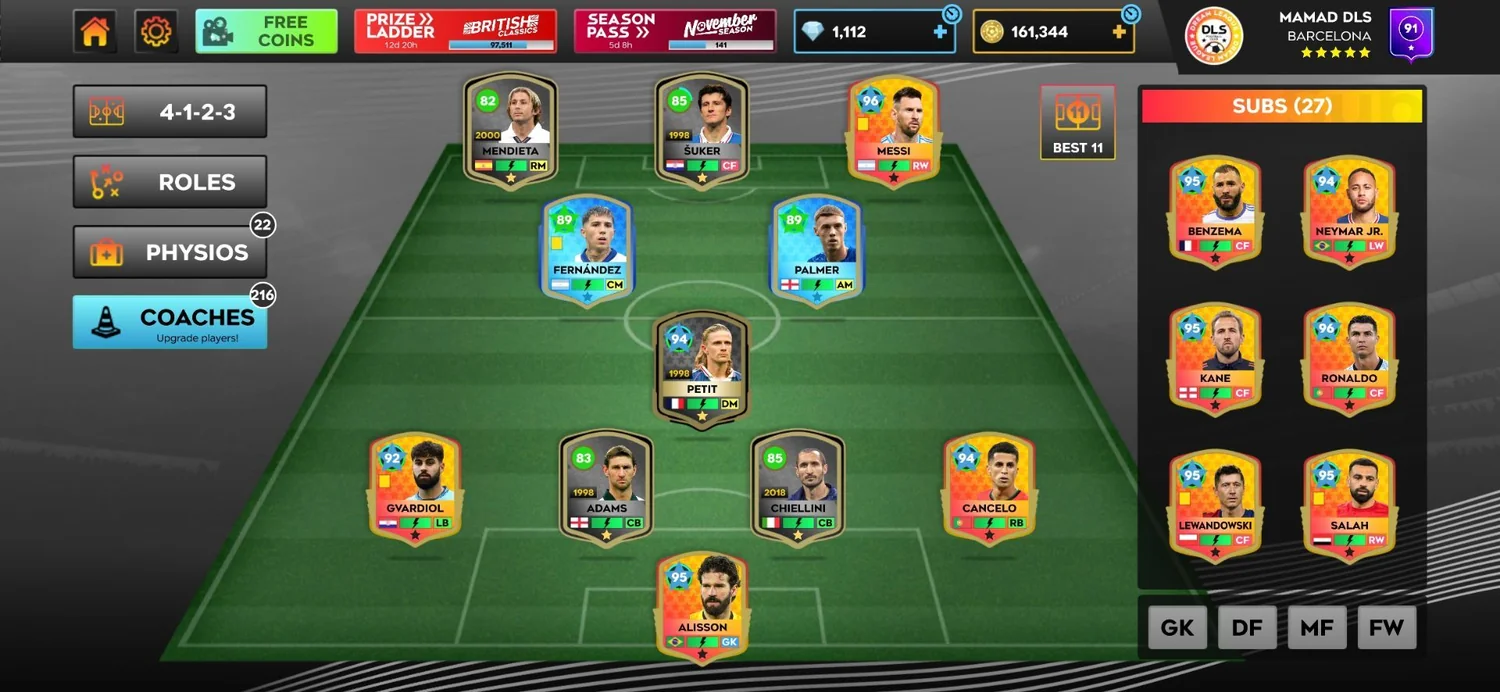This screenshot has height=692, width=1500.
Task: Open the Physios menu
Action: [x=170, y=252]
